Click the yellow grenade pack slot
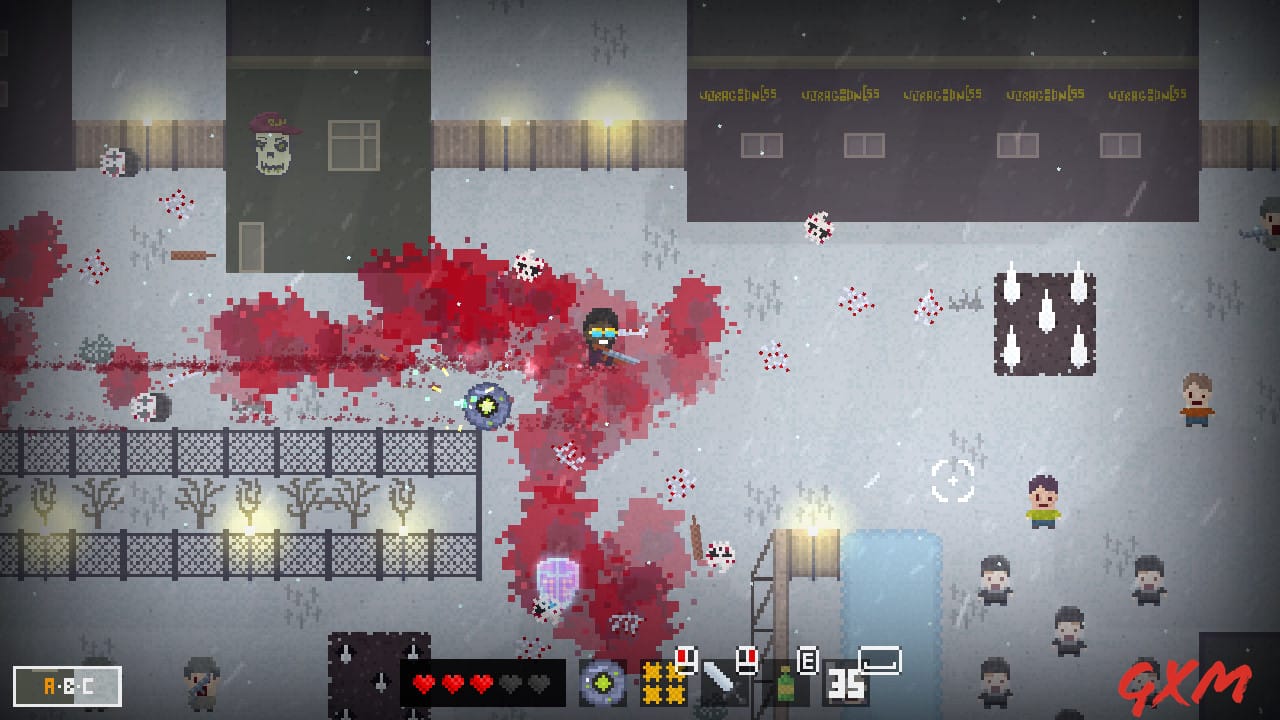Image resolution: width=1280 pixels, height=720 pixels. point(662,685)
